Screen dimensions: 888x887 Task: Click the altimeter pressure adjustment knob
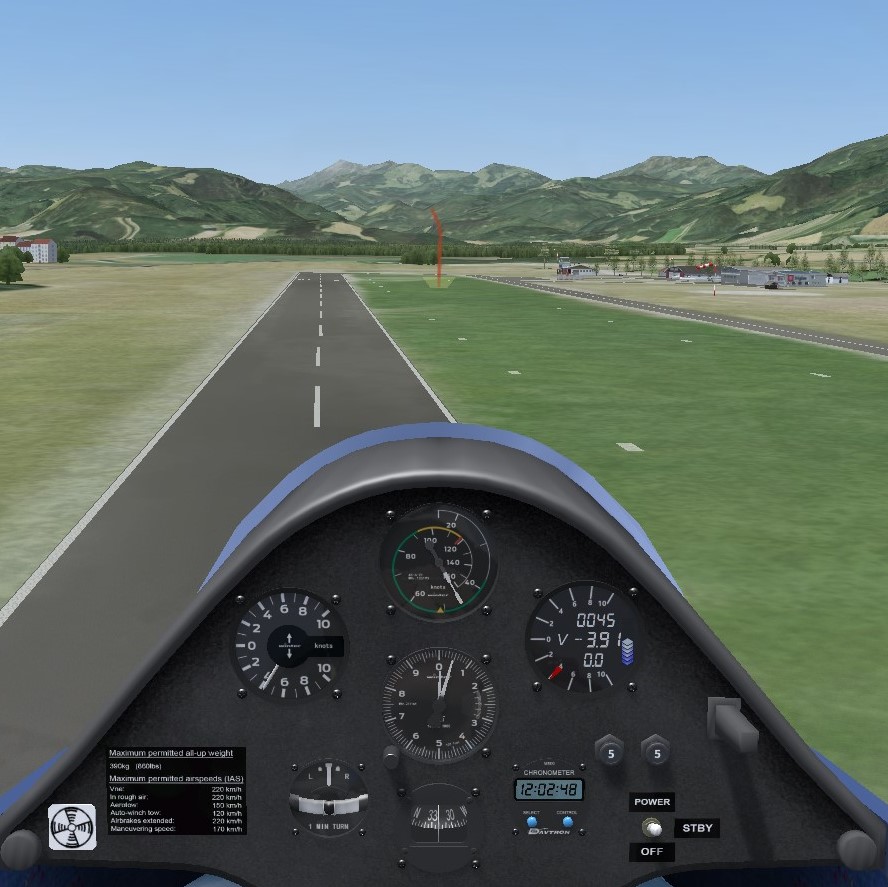392,756
